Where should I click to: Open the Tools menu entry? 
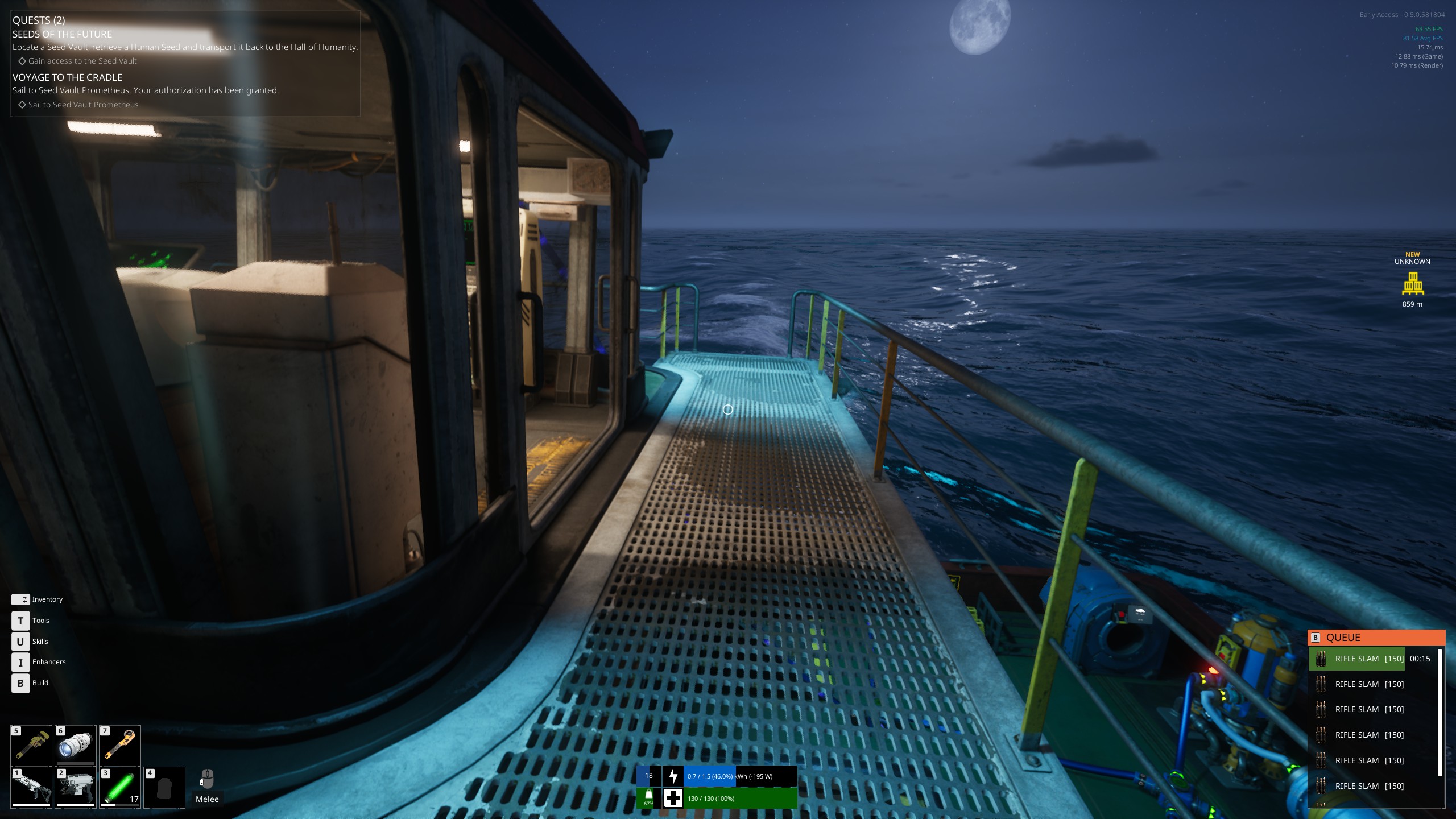(20, 621)
